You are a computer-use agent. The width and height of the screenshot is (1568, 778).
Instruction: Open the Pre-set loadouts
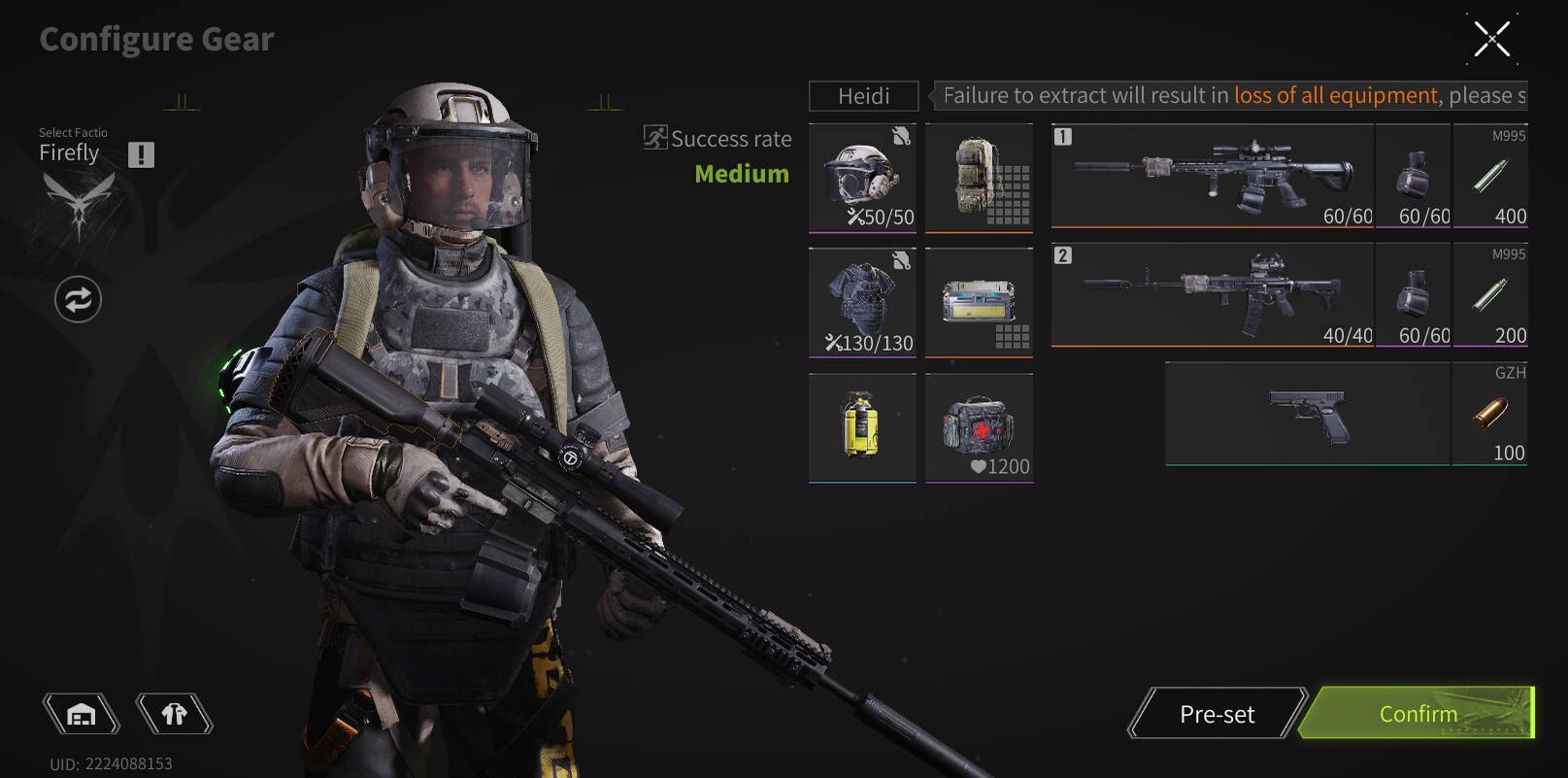1217,714
